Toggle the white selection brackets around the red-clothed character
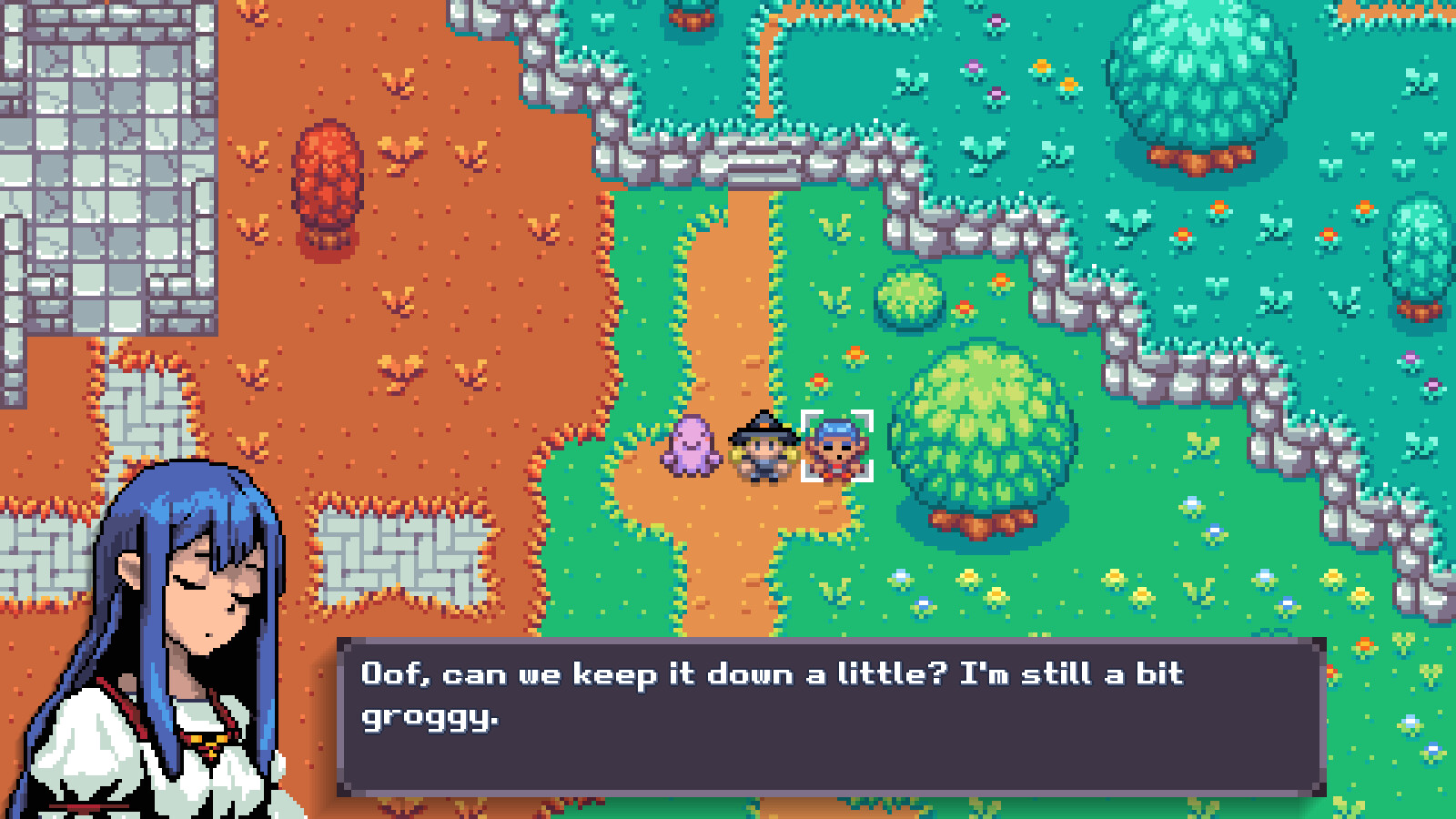The width and height of the screenshot is (1456, 819). tap(837, 446)
